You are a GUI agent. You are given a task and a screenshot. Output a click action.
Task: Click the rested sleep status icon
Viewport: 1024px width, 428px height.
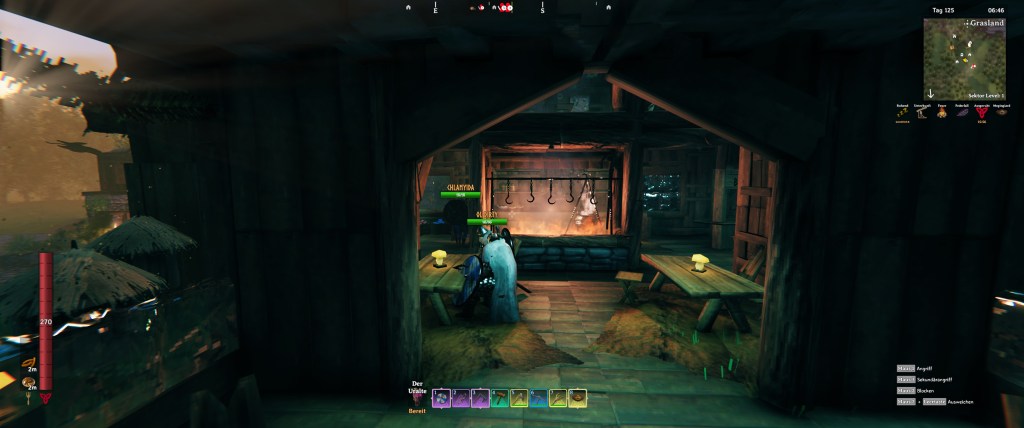[904, 113]
